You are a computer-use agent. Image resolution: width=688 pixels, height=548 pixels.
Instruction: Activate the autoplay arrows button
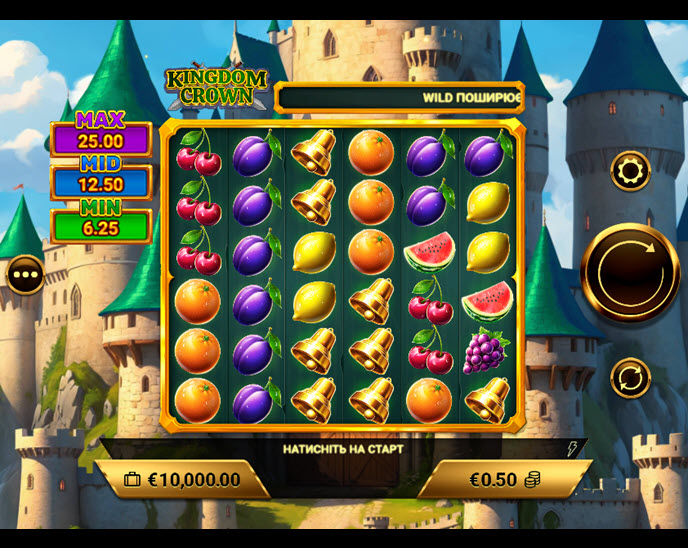click(x=630, y=378)
